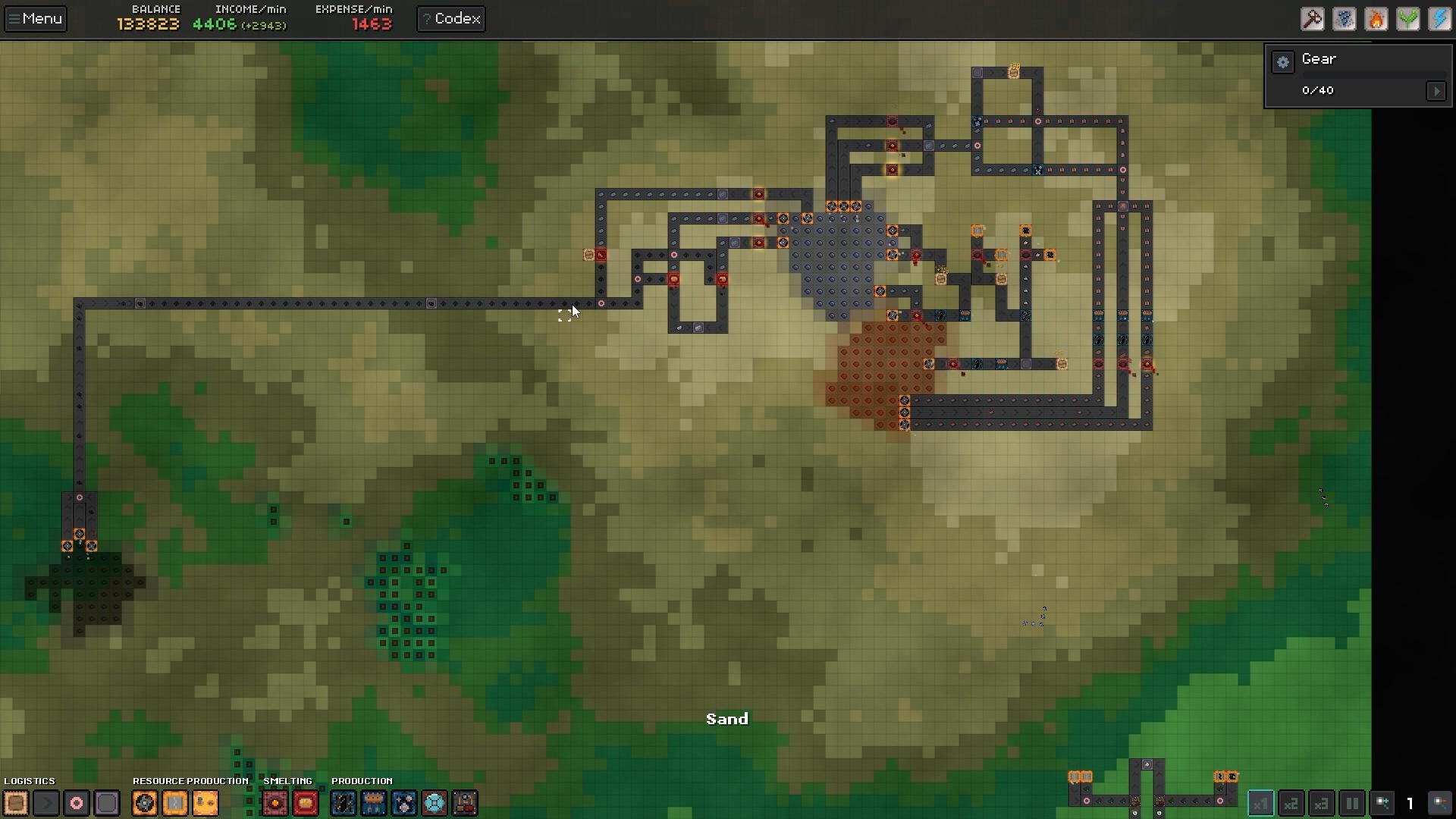
Task: Select the red blast furnace in Smelting
Action: pos(305,803)
